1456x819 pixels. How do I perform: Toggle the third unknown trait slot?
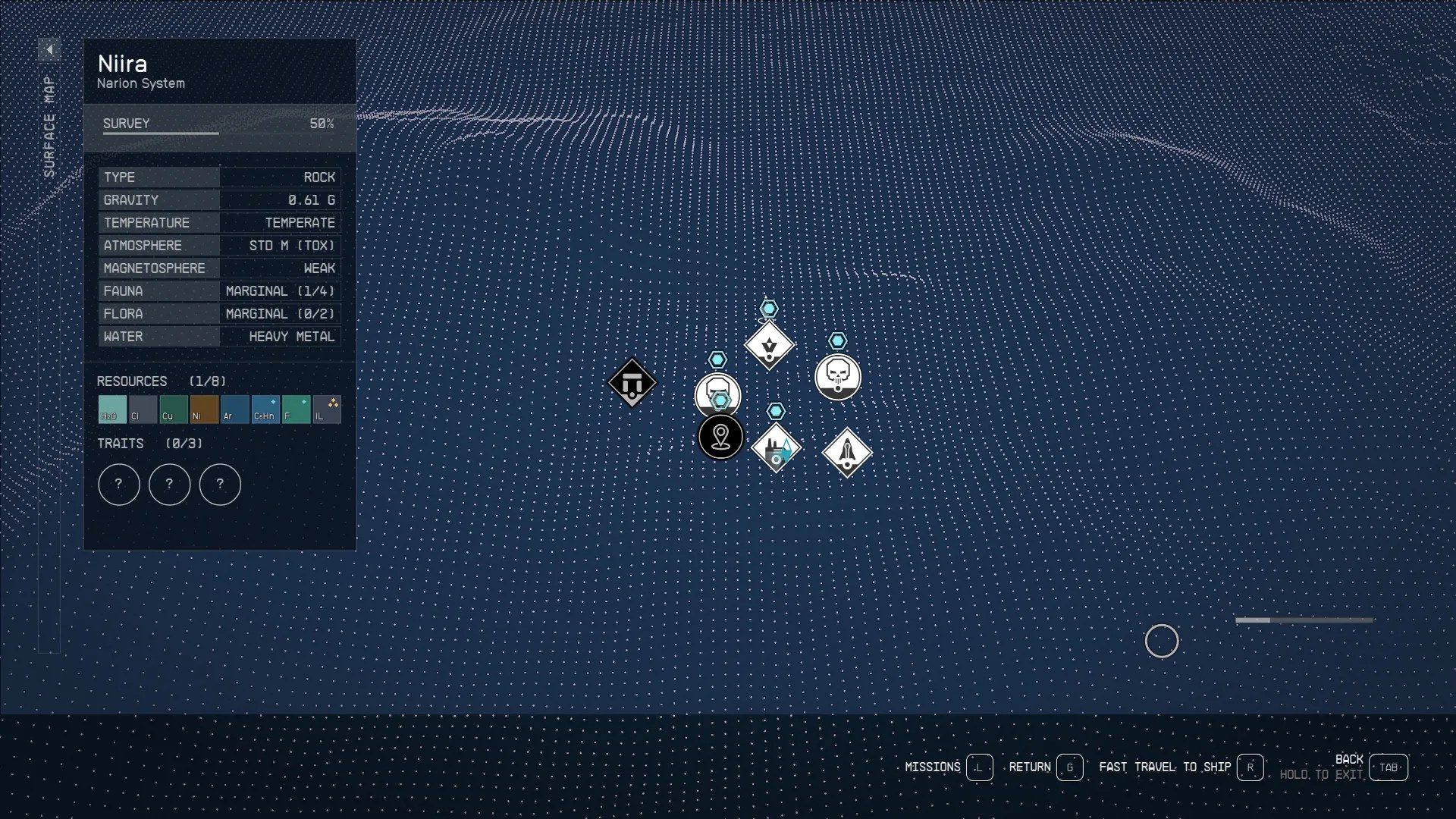click(x=220, y=485)
